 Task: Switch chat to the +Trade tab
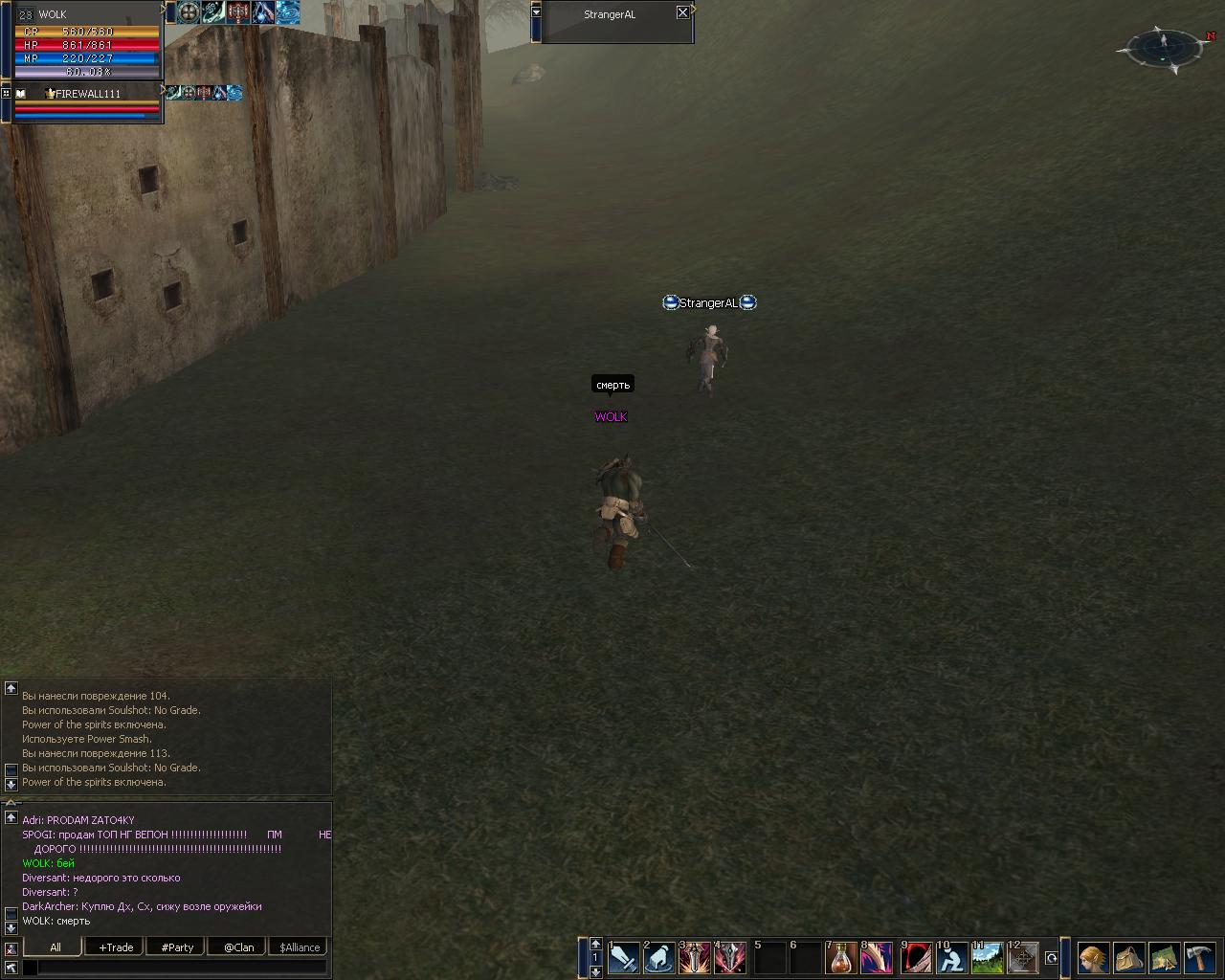(116, 947)
